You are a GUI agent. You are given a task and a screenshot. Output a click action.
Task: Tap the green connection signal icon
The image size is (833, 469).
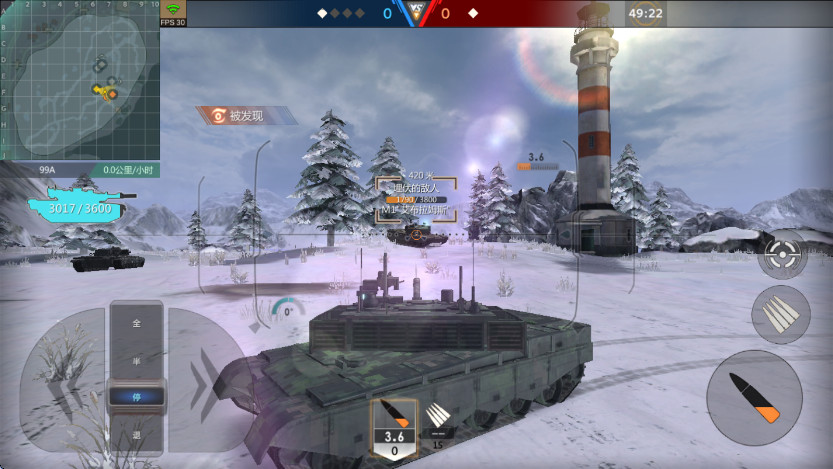(173, 9)
